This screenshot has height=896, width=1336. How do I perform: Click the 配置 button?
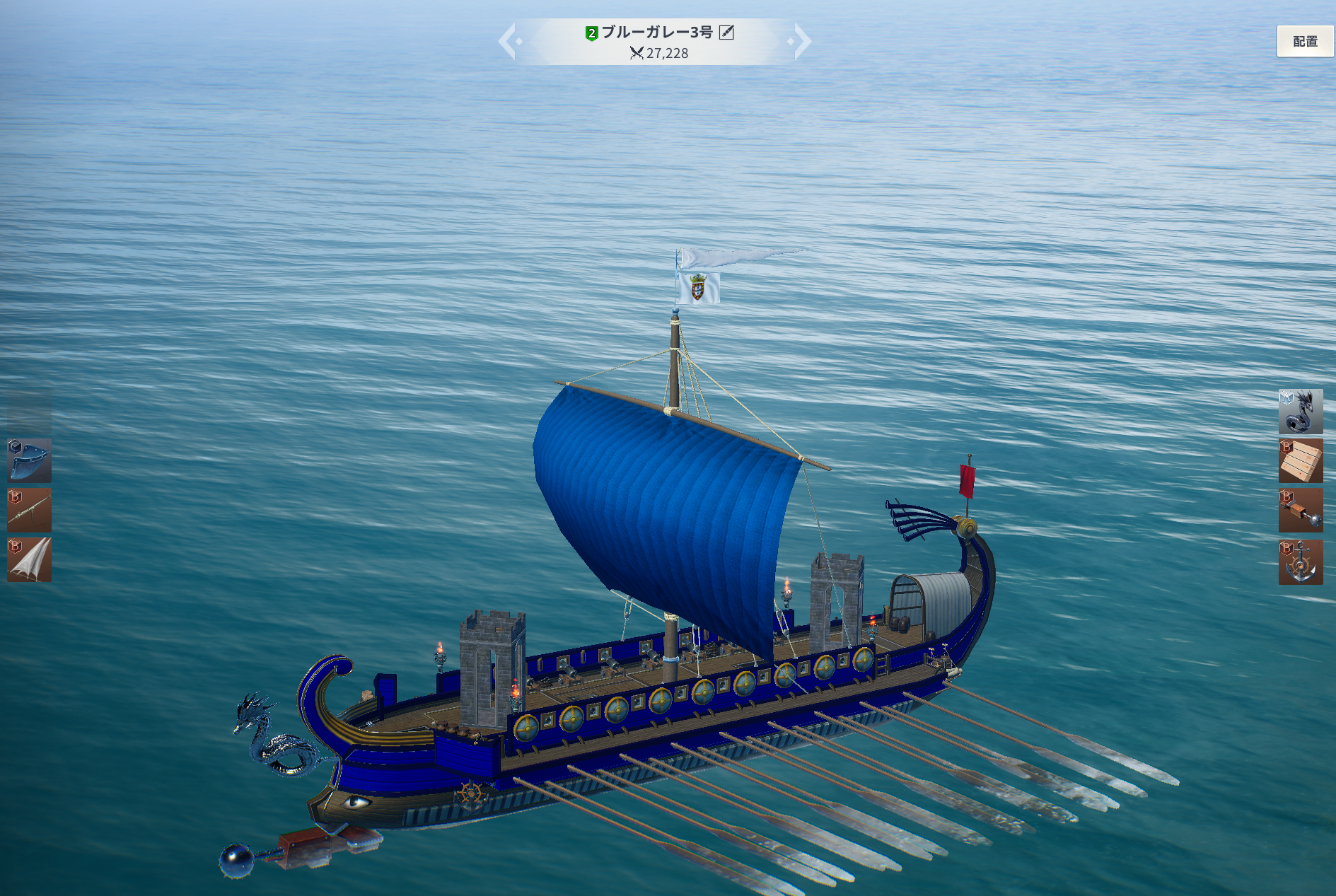(x=1305, y=42)
